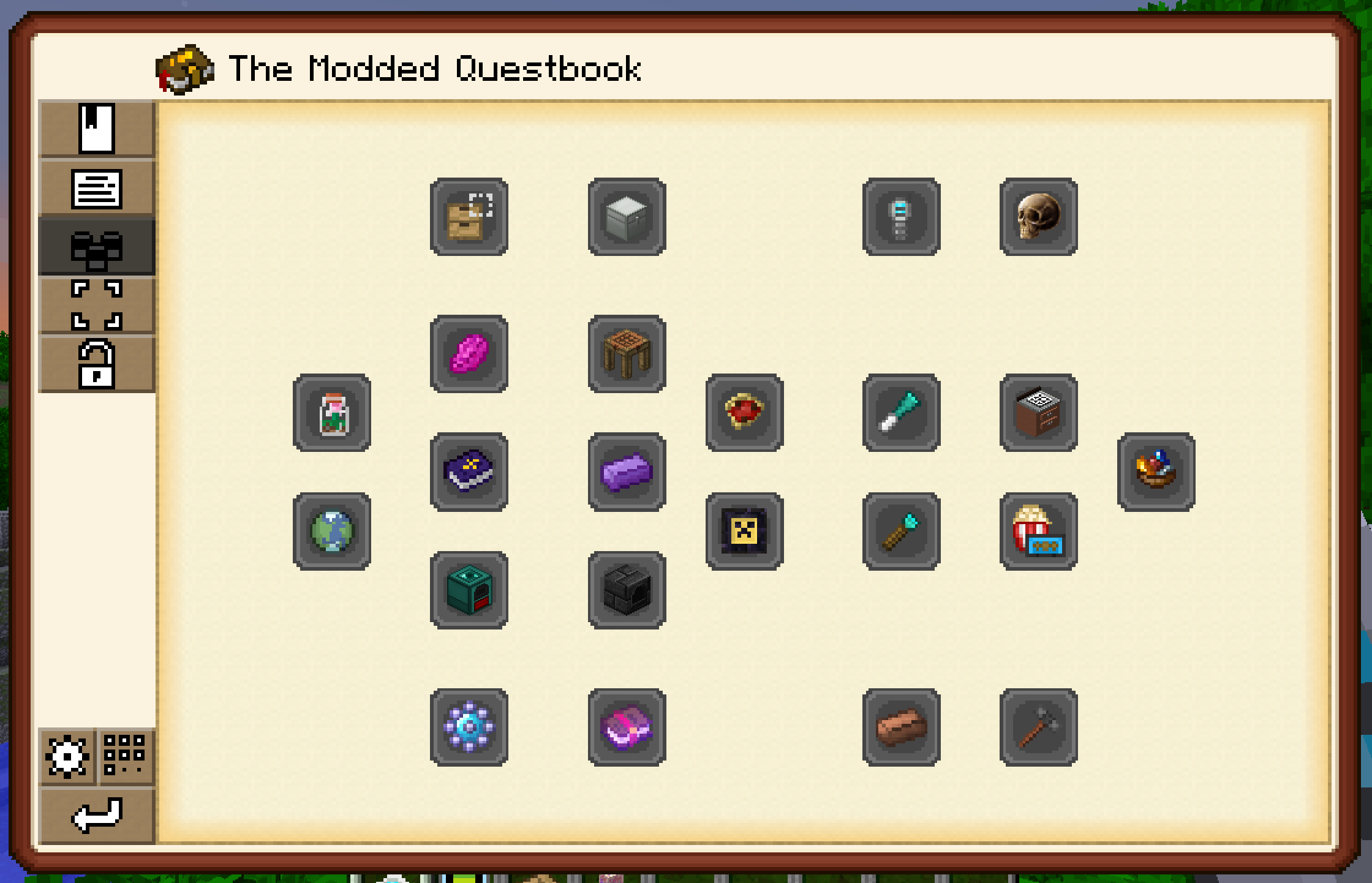Viewport: 1372px width, 883px height.
Task: Select the creeper banner quest
Action: [x=745, y=532]
